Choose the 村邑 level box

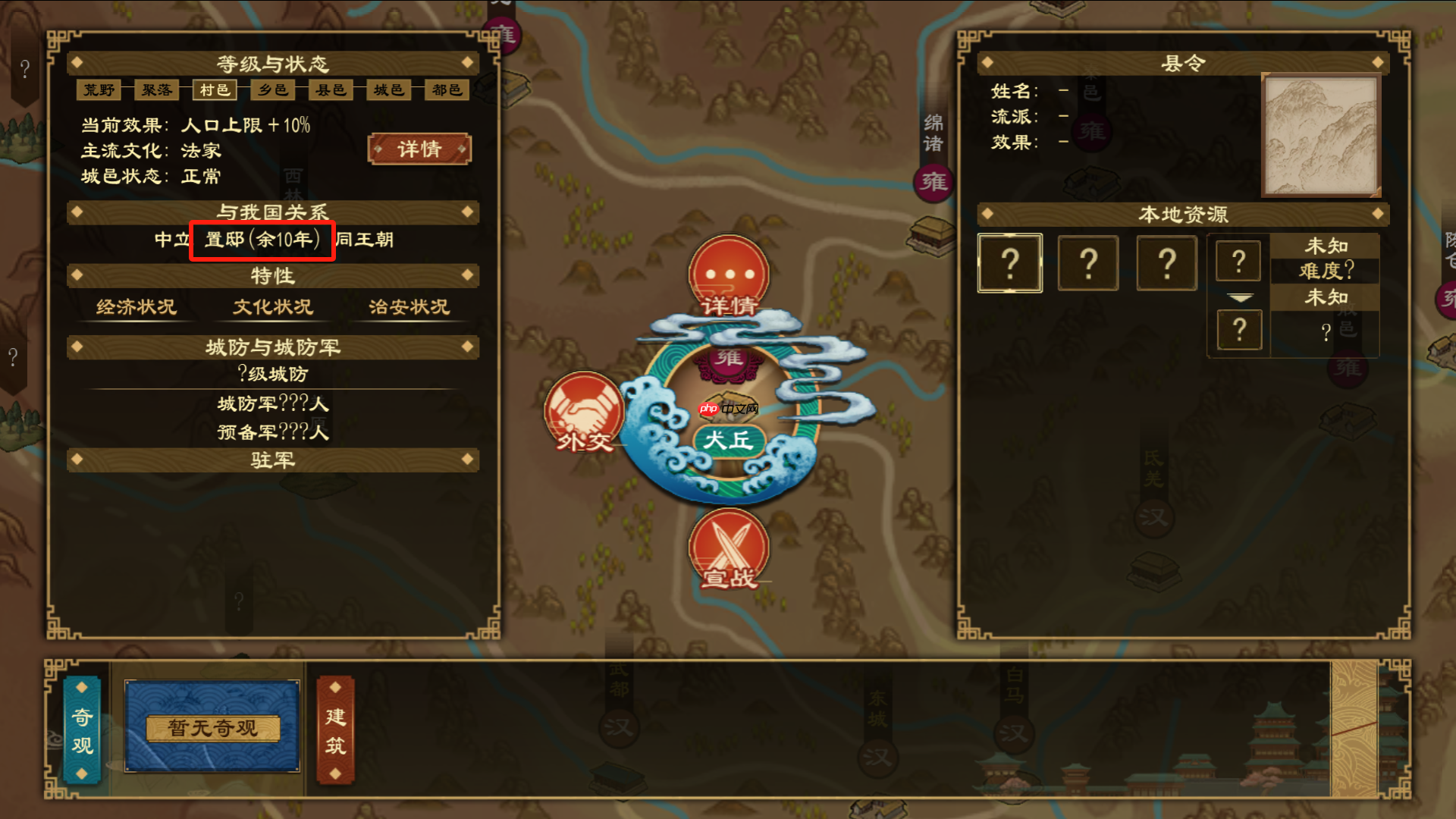215,90
